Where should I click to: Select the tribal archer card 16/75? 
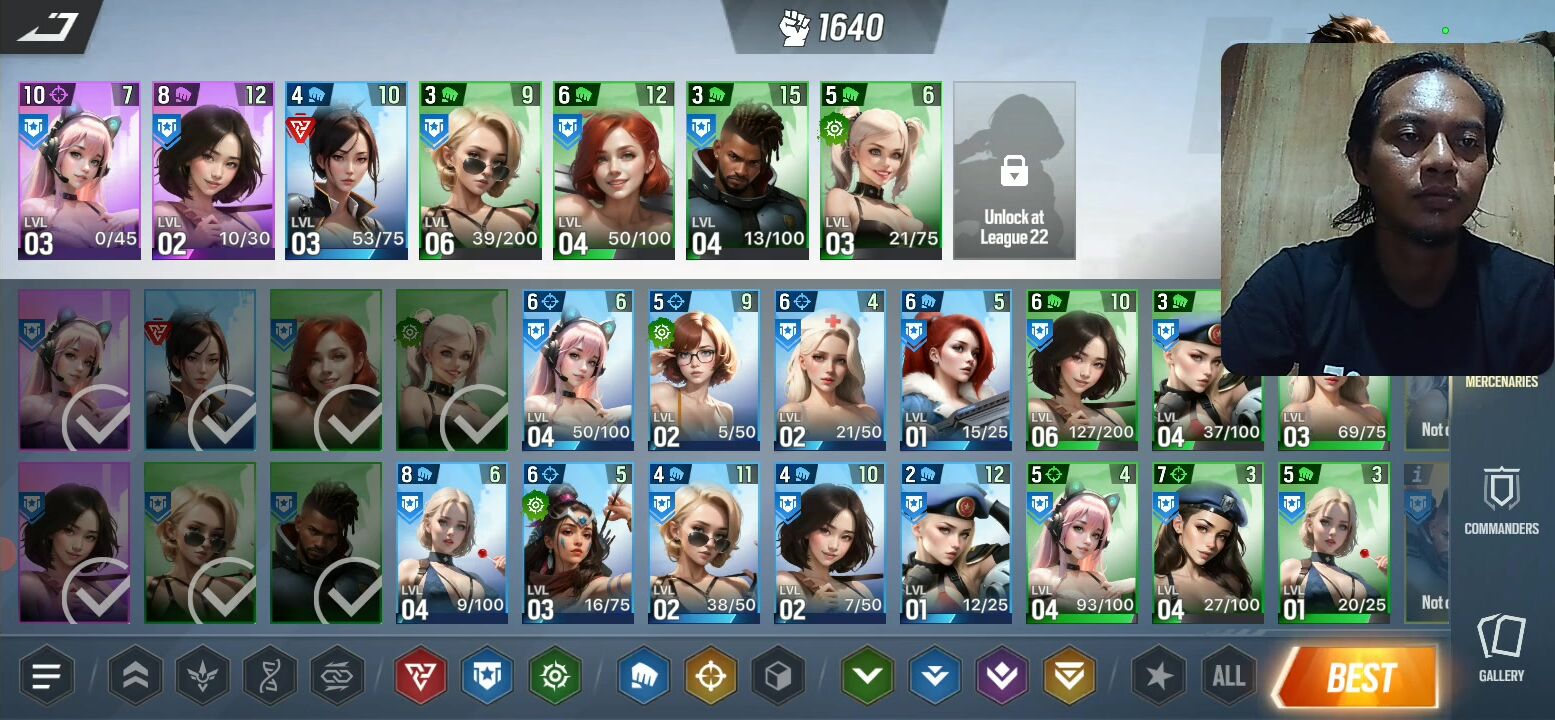[577, 544]
